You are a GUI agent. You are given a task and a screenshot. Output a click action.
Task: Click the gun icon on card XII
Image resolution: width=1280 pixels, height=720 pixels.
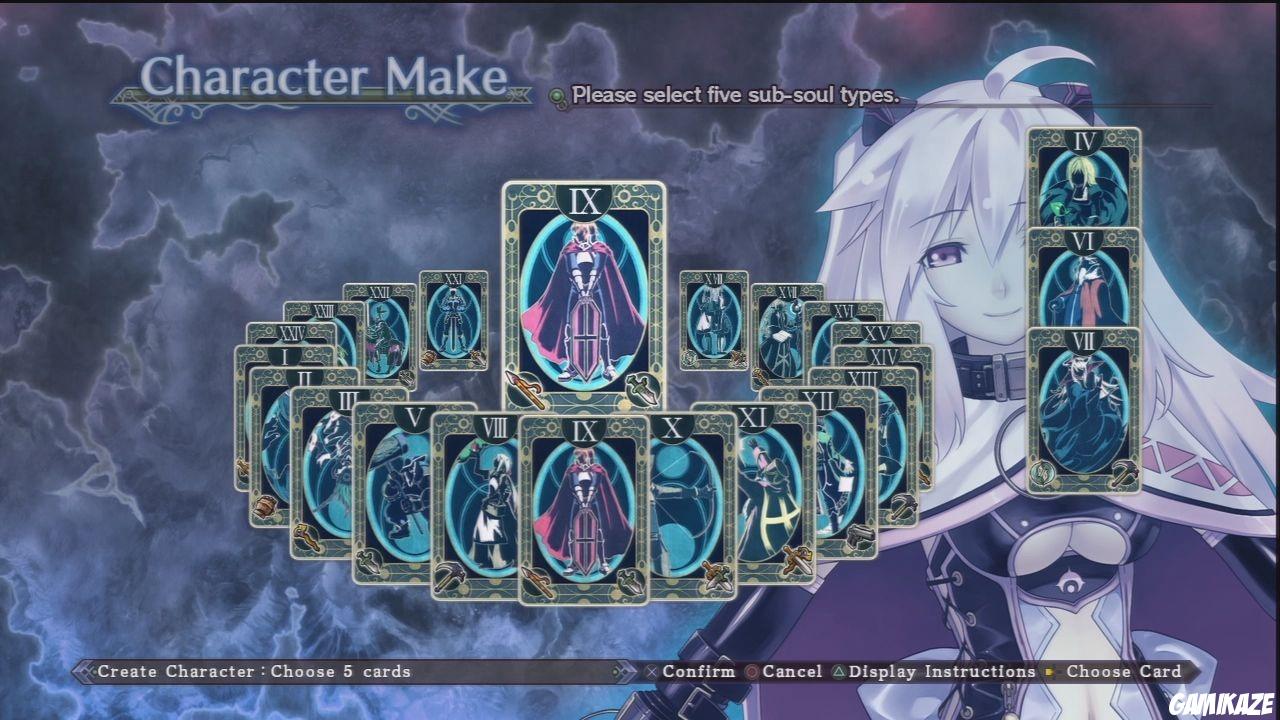click(858, 537)
